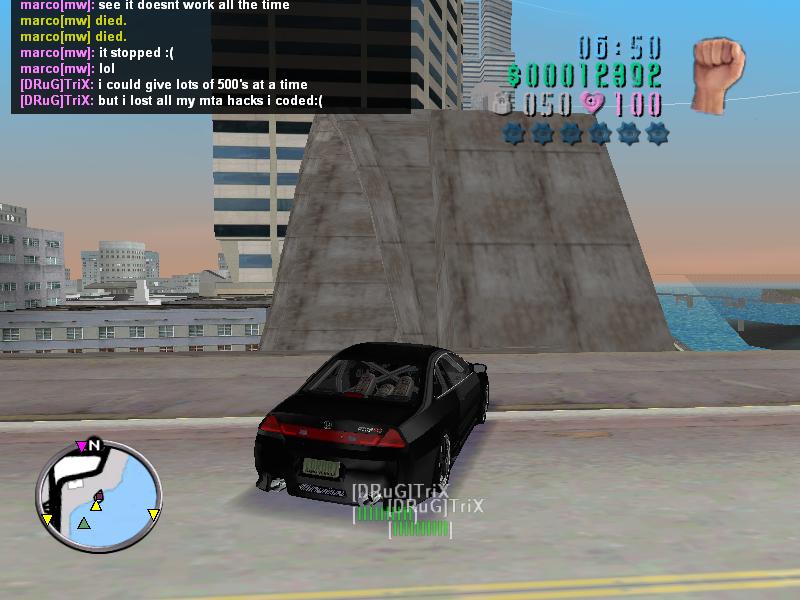Click the green triangle blip on the minimap
Image resolution: width=800 pixels, height=600 pixels.
pyautogui.click(x=84, y=523)
